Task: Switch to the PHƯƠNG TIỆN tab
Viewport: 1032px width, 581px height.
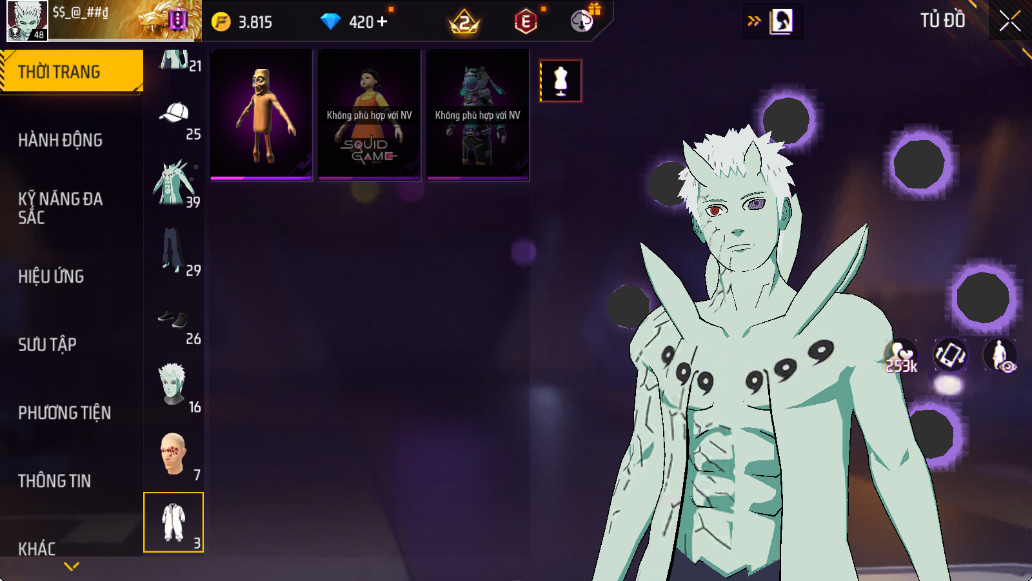Action: tap(64, 412)
